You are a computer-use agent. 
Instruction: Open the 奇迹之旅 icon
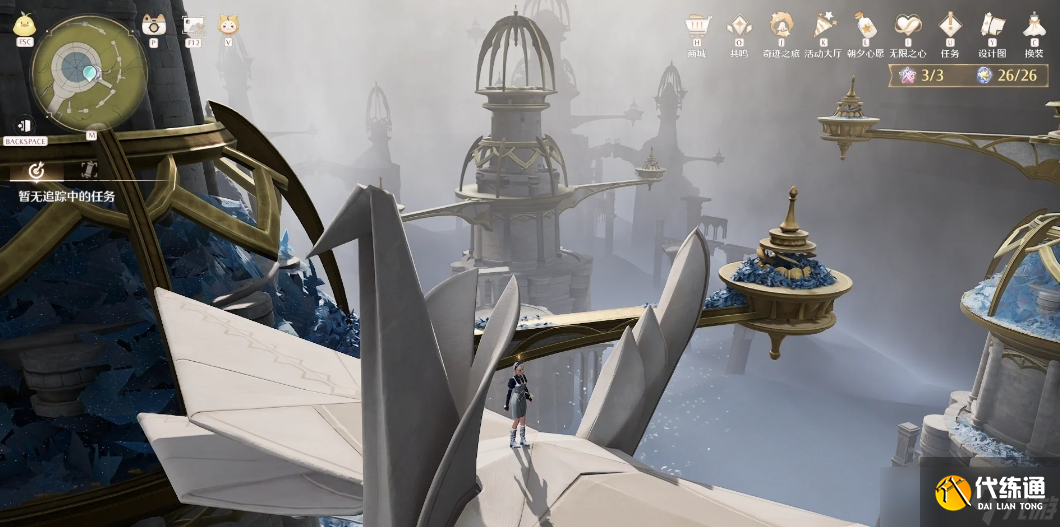pyautogui.click(x=781, y=26)
